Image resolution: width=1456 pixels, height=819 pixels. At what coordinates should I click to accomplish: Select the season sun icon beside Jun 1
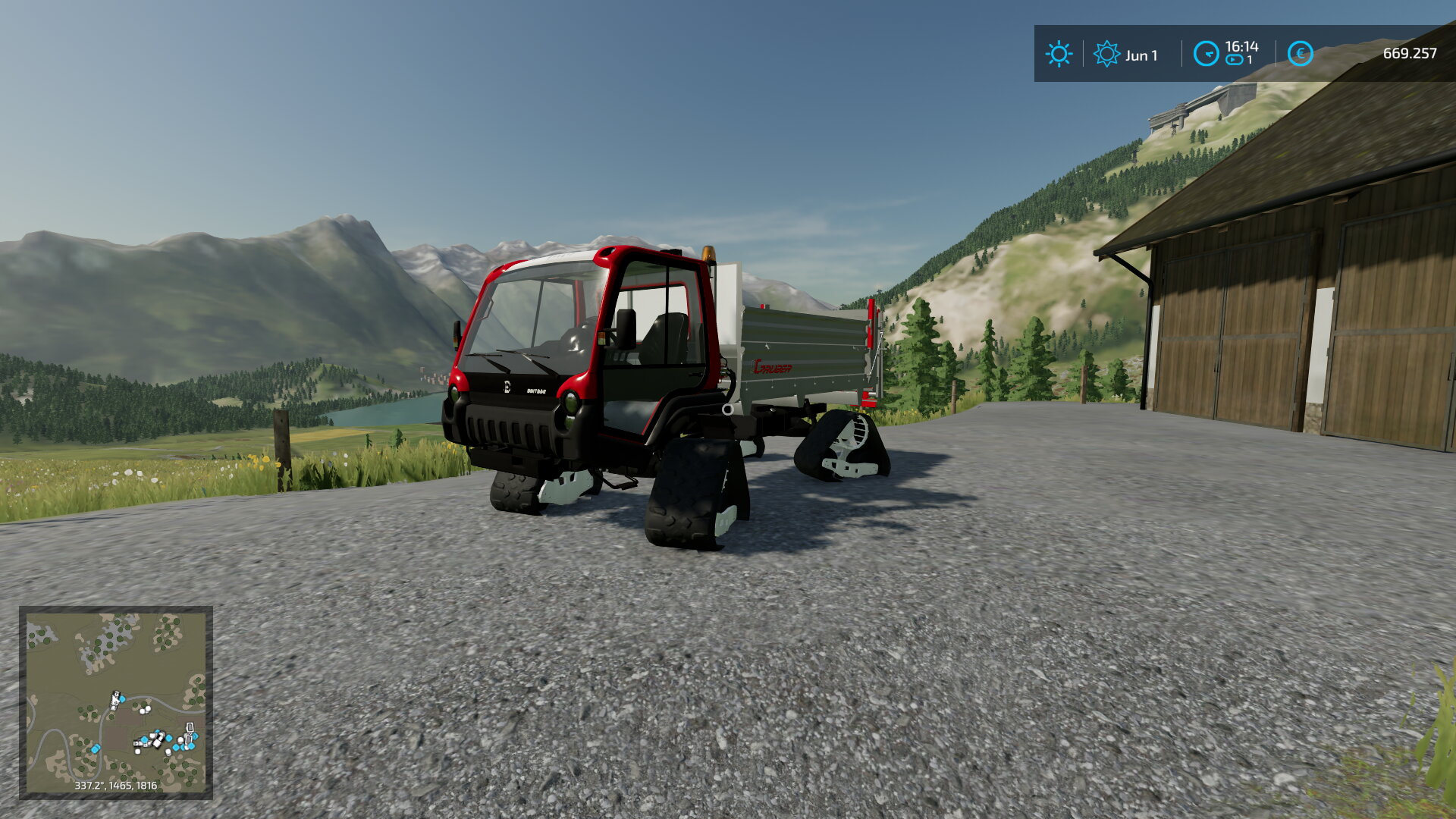[x=1106, y=54]
